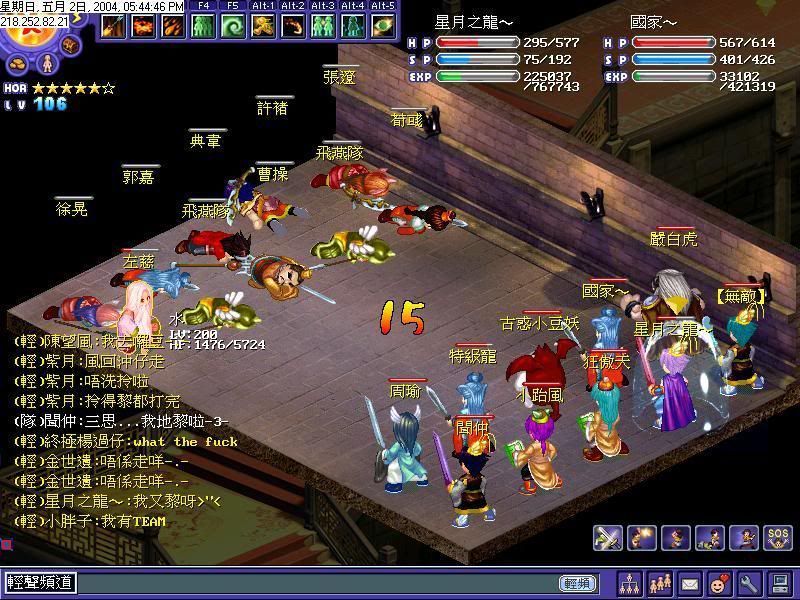This screenshot has width=800, height=600.
Task: Select the Alt-4 single teal figure skill
Action: tap(354, 25)
